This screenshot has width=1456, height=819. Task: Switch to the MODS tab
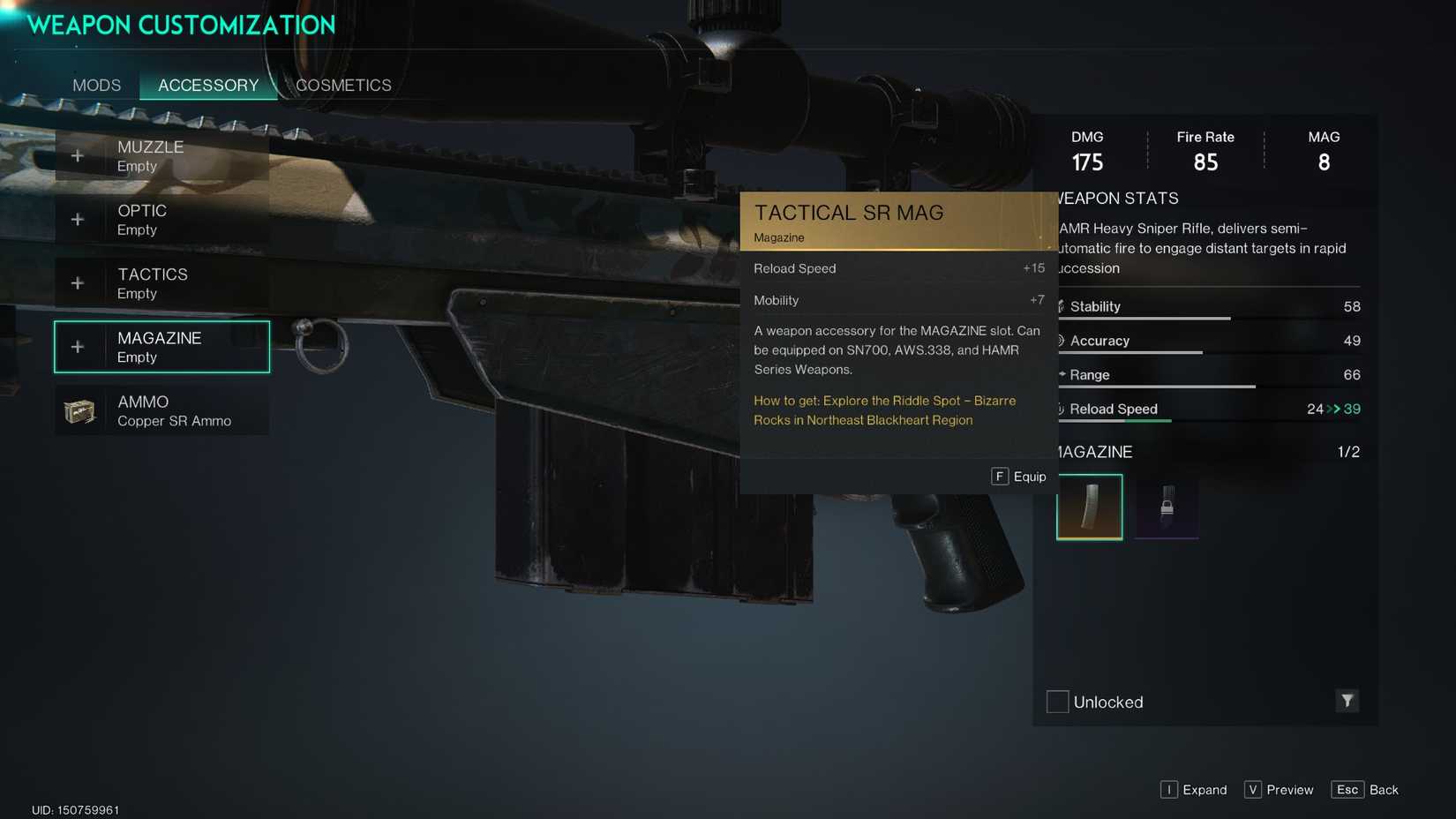coord(96,85)
